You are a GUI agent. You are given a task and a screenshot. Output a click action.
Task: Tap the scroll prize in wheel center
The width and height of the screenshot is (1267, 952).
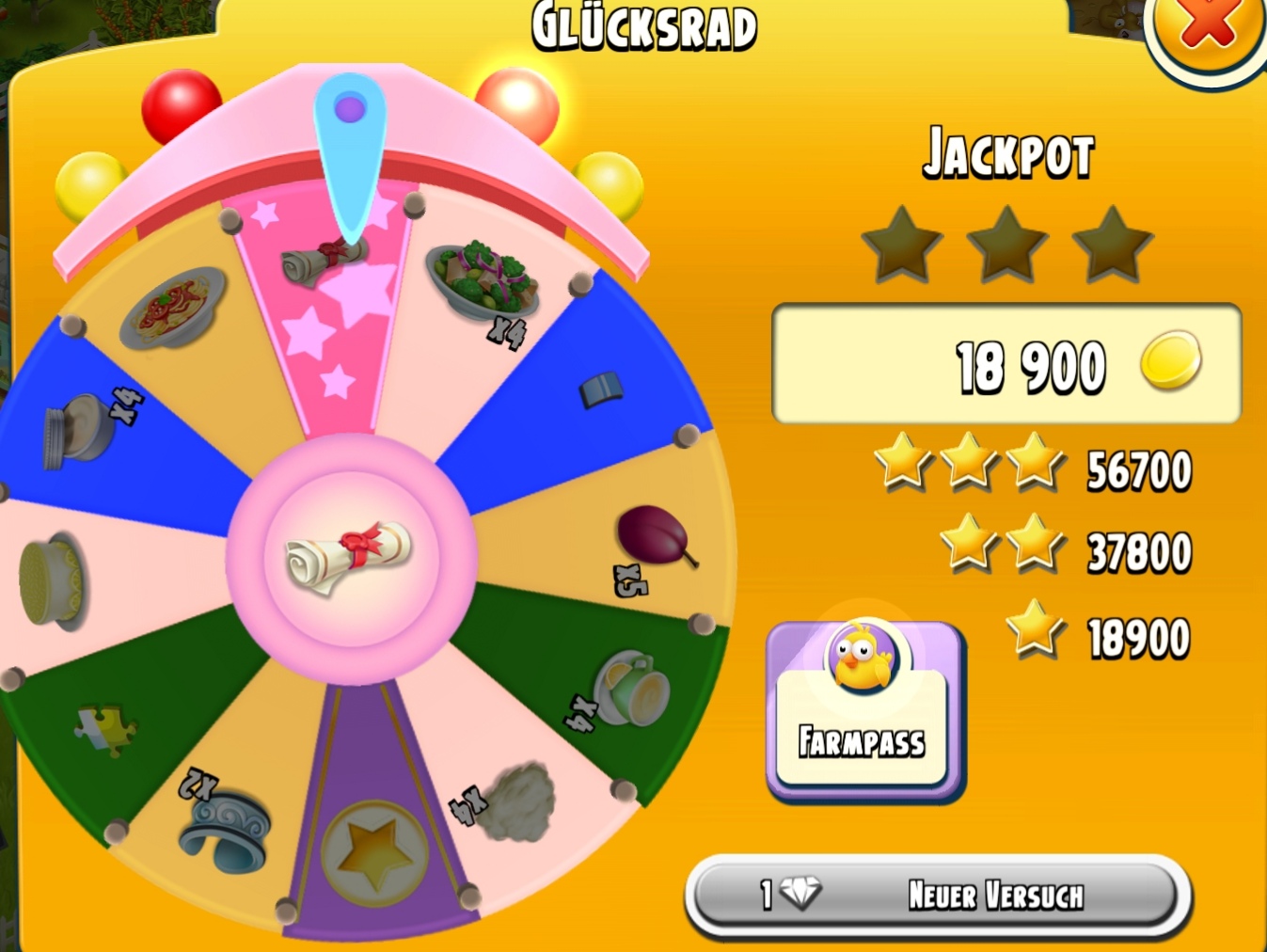(350, 556)
